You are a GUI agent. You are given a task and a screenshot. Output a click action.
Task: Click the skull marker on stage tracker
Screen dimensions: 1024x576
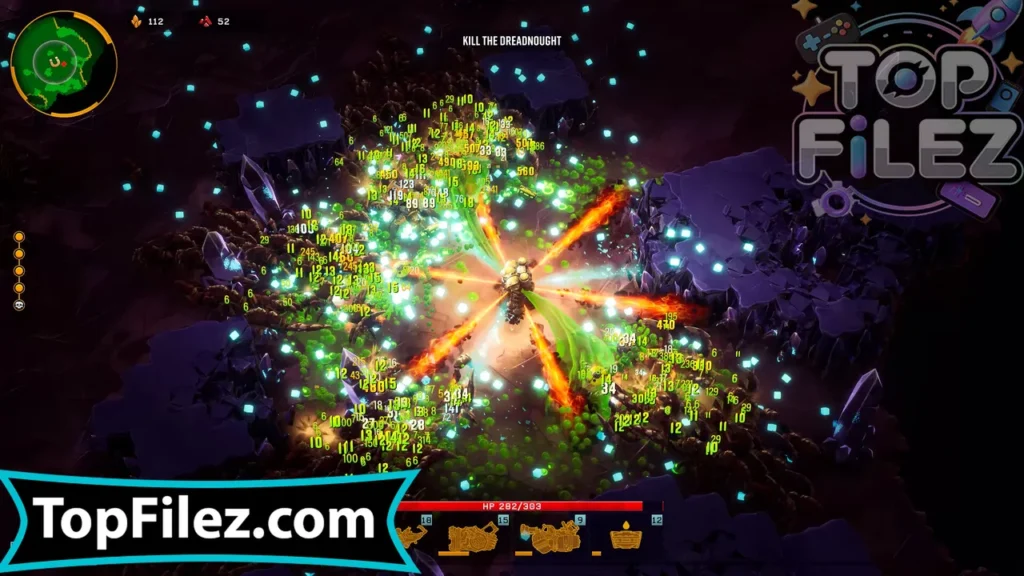[x=19, y=304]
